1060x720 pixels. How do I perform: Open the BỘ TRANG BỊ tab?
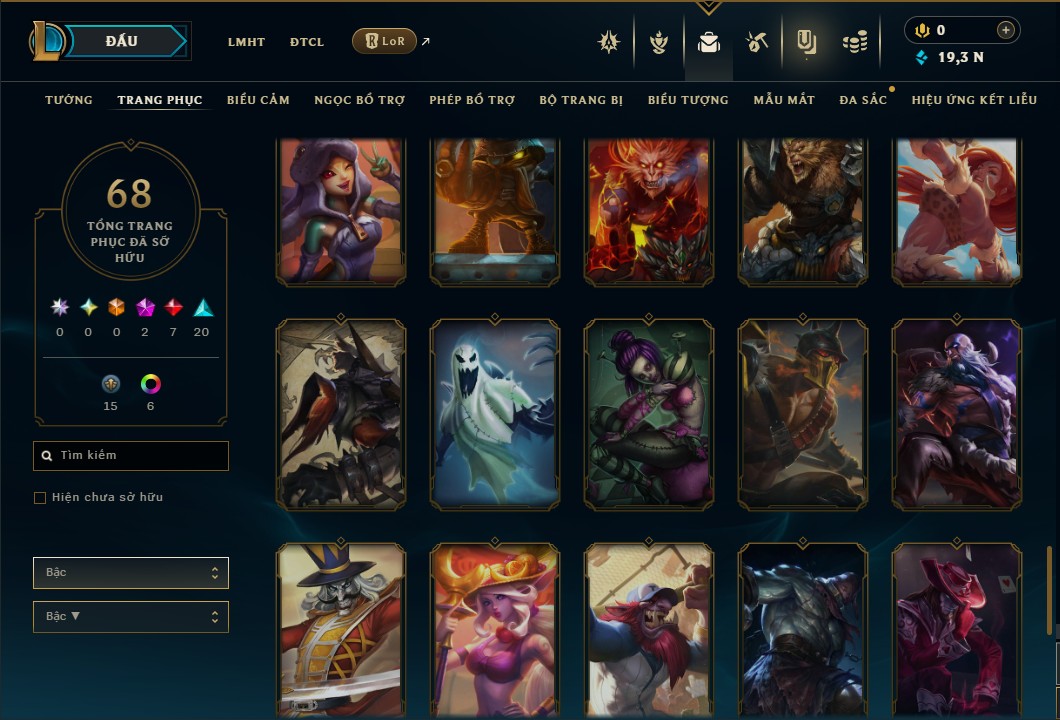pyautogui.click(x=581, y=100)
